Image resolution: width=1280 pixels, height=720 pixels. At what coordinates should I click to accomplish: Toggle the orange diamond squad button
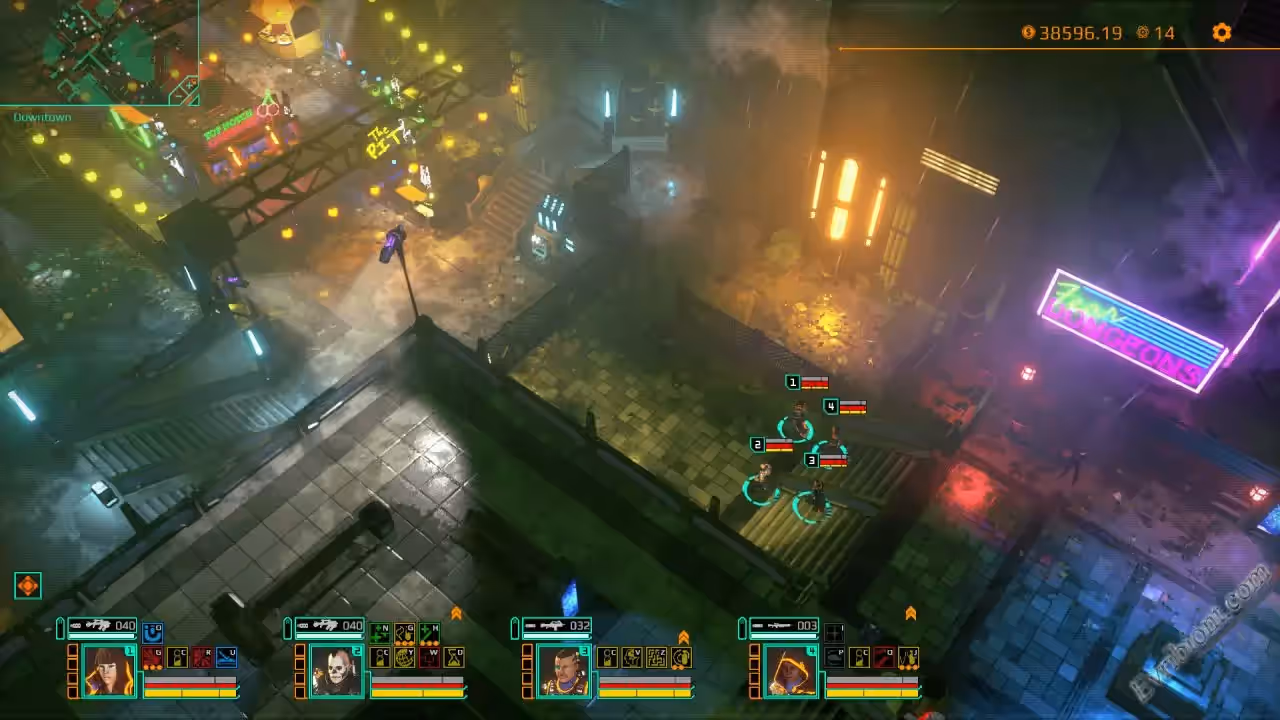pyautogui.click(x=28, y=586)
